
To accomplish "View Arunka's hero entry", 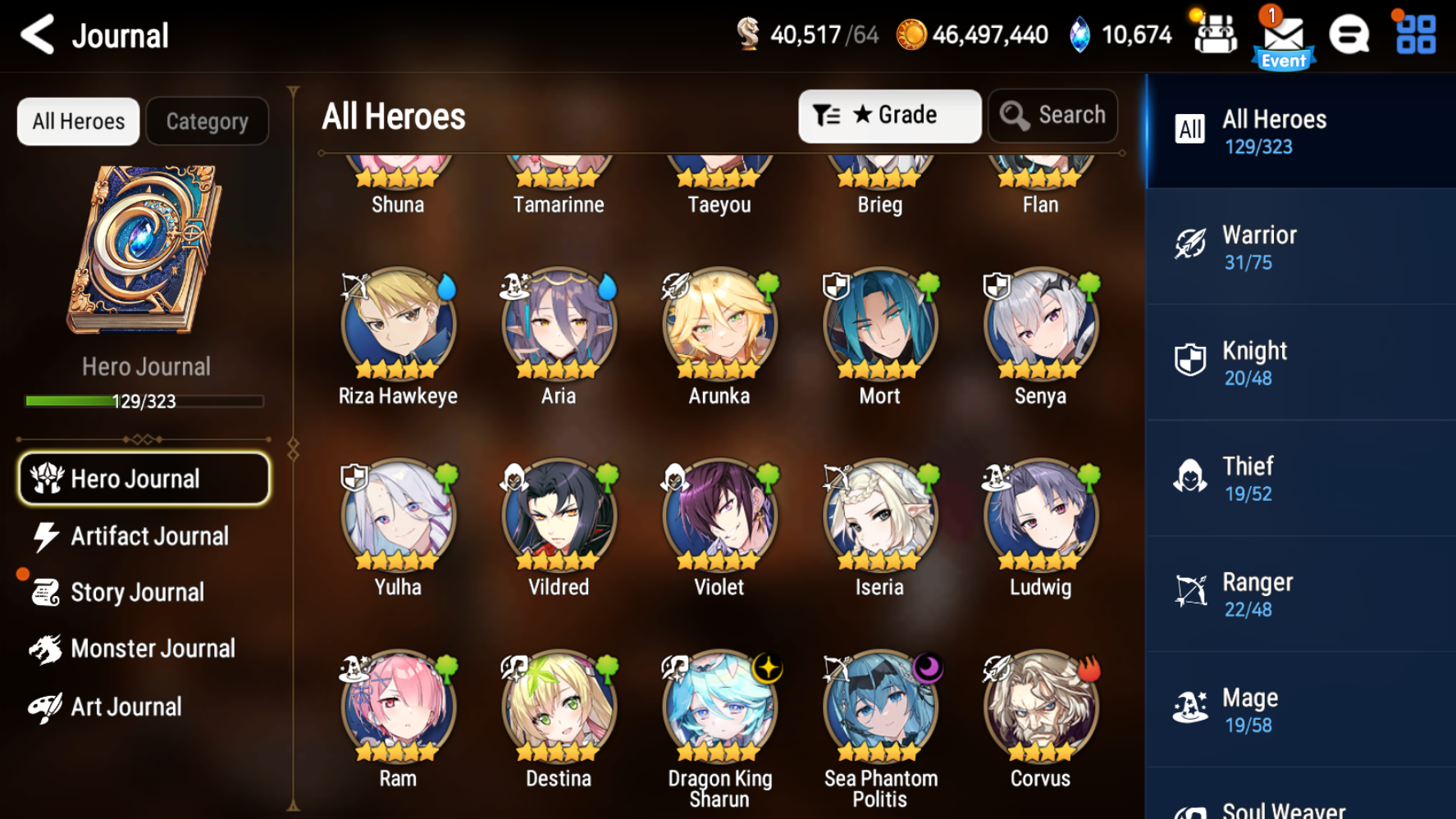I will point(719,325).
